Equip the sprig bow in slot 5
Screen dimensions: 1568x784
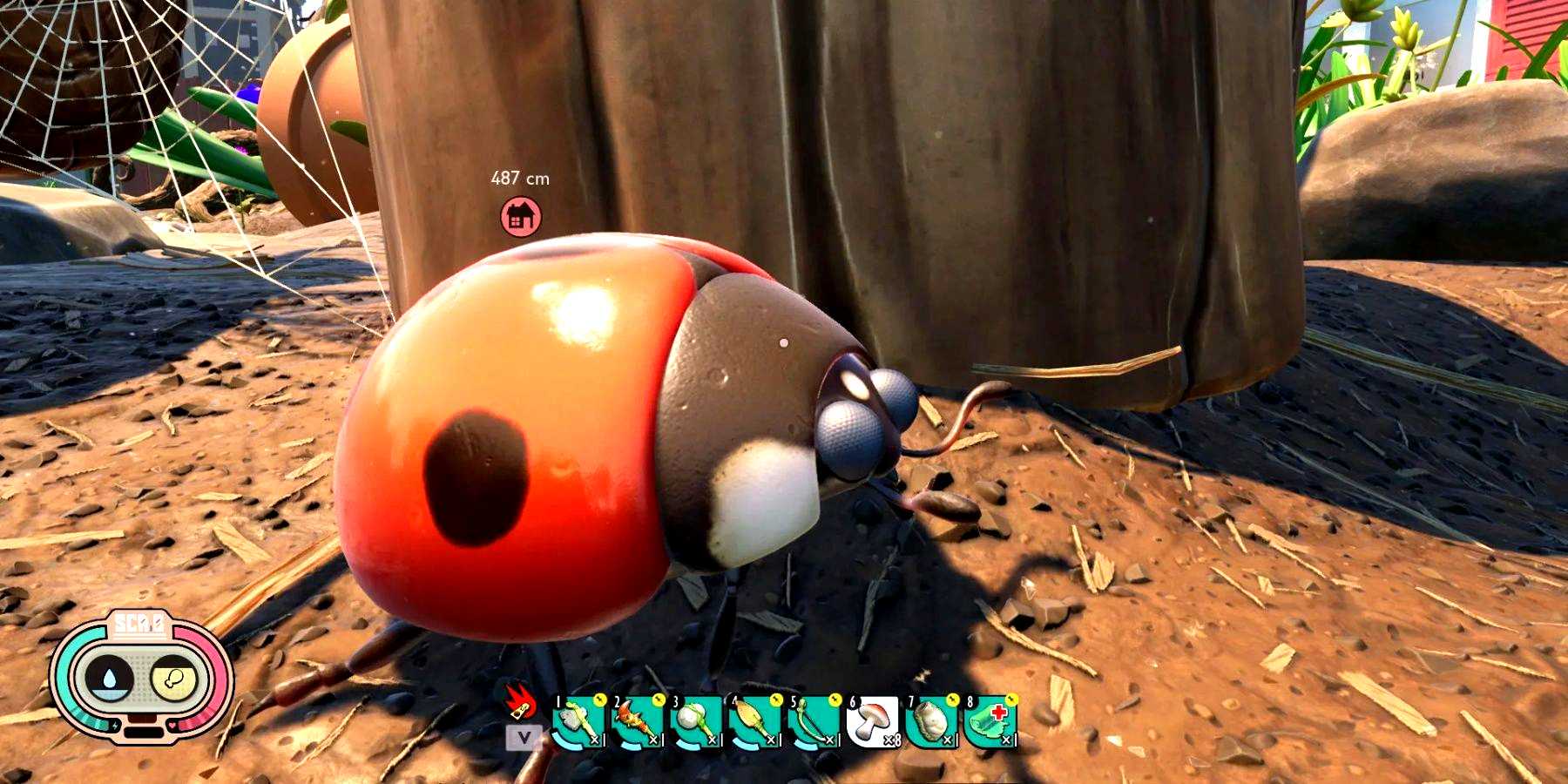pos(813,721)
